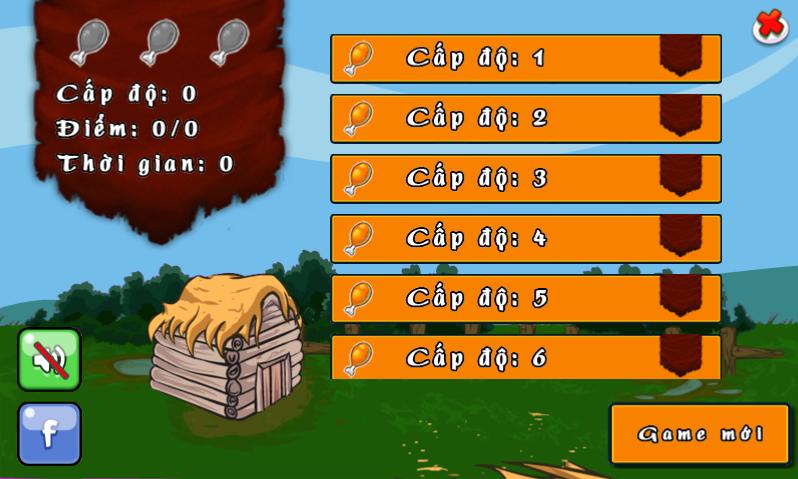Open level Cấp độ: 3
Image resolution: width=798 pixels, height=479 pixels.
[525, 178]
